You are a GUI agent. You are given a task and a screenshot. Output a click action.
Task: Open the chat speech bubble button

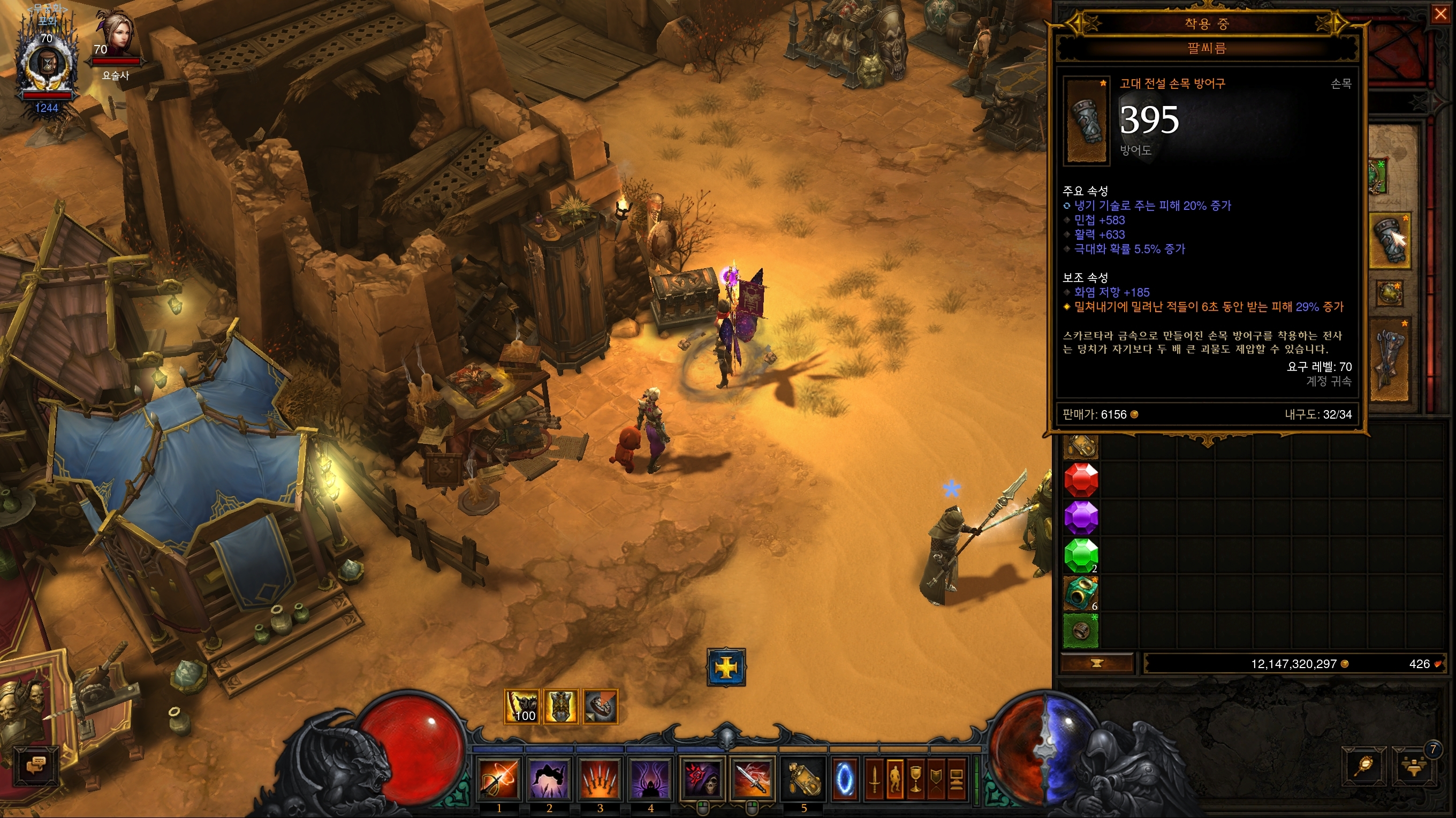click(x=36, y=766)
